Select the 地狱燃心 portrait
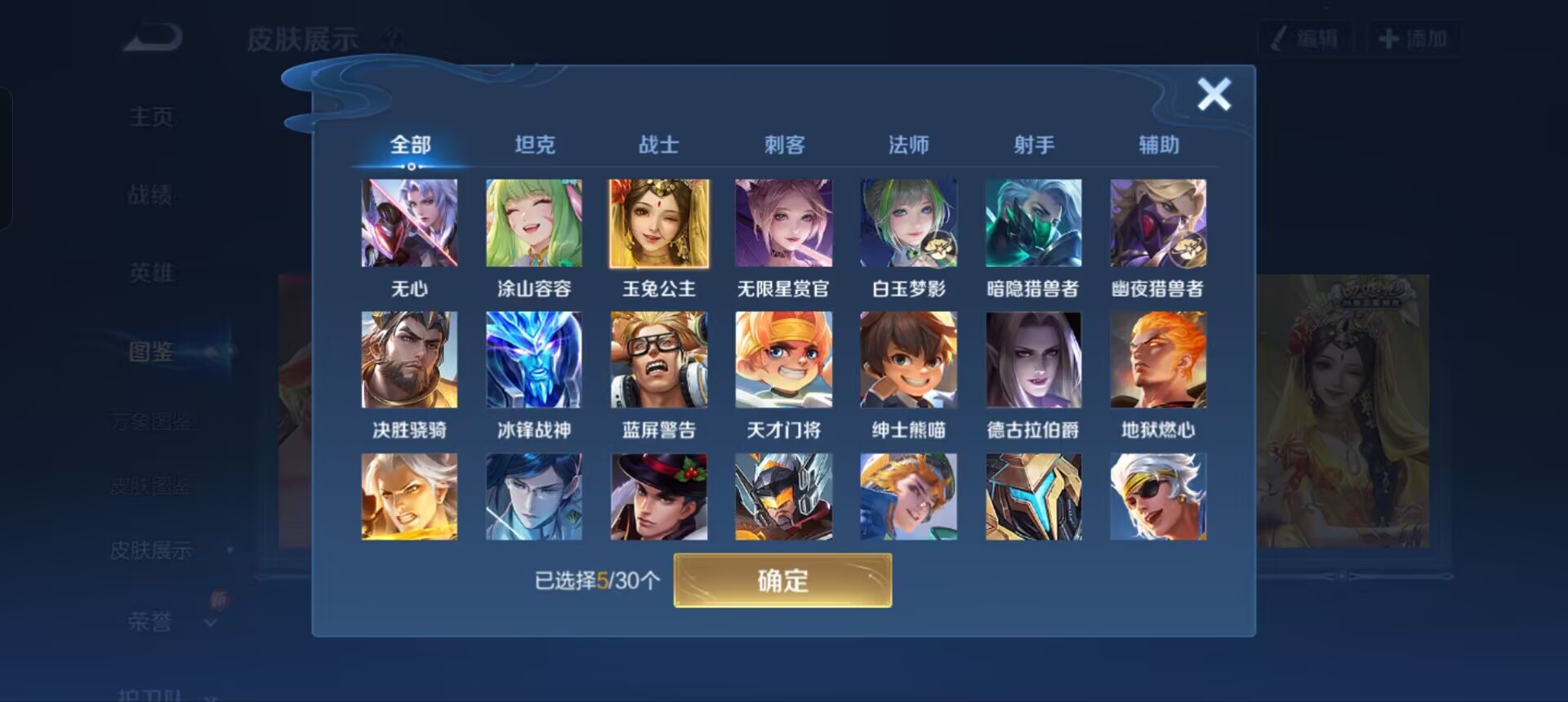 click(x=1157, y=359)
